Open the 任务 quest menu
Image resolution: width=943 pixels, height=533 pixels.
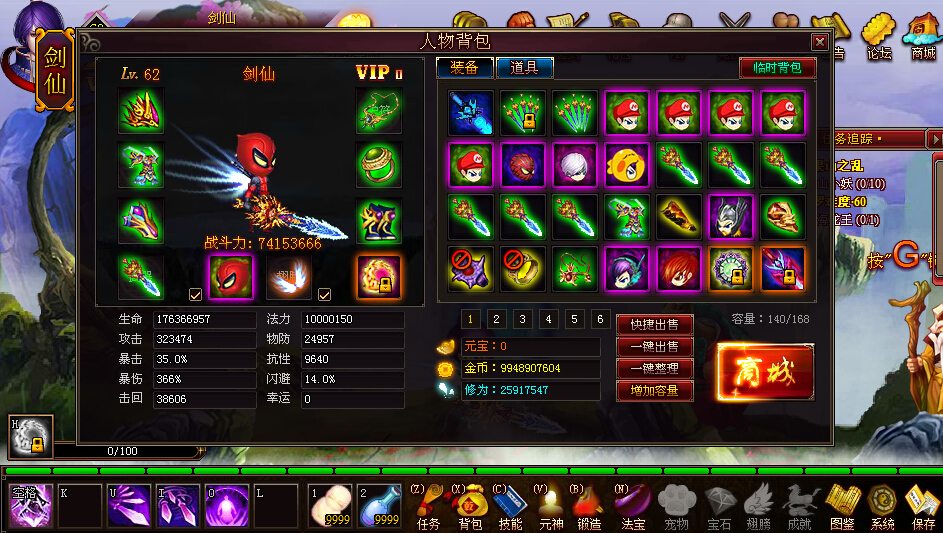click(x=427, y=506)
